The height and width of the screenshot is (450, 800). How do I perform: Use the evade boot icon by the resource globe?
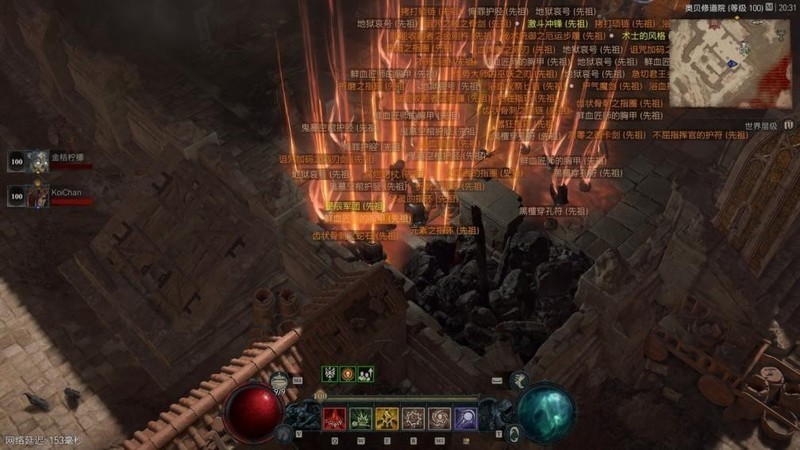click(519, 380)
